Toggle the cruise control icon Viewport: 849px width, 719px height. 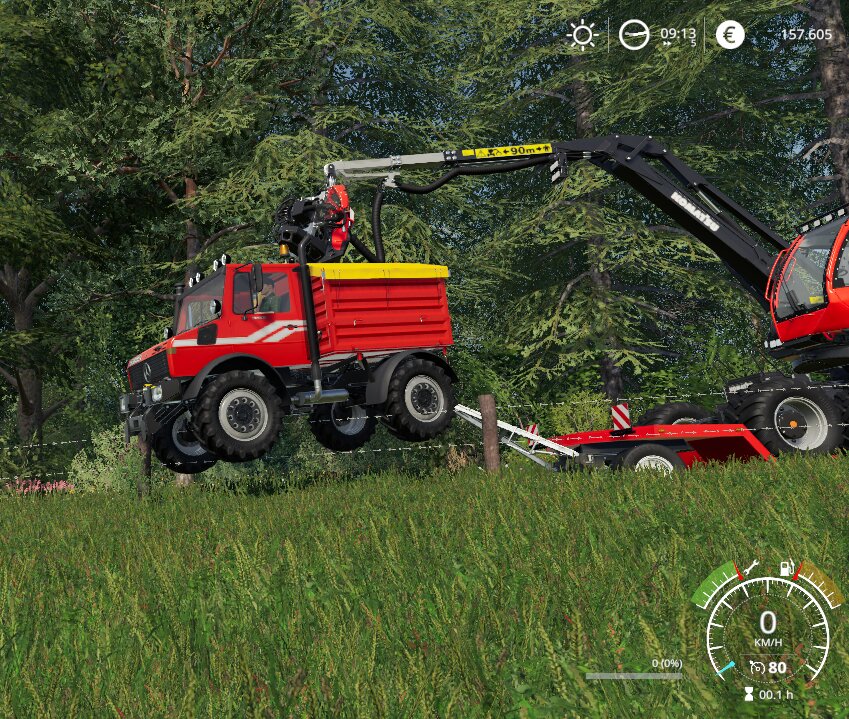pyautogui.click(x=757, y=667)
